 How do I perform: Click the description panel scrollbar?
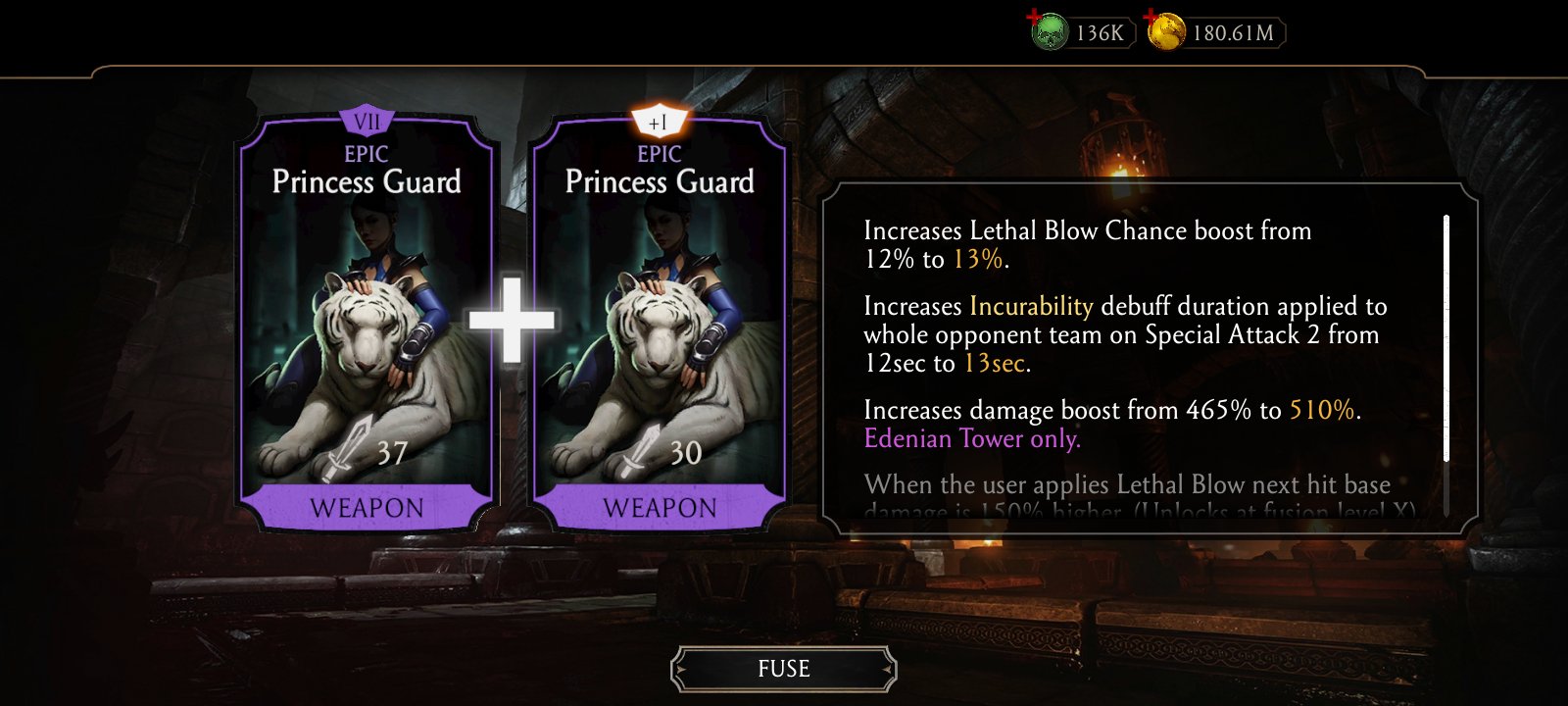click(x=1446, y=338)
